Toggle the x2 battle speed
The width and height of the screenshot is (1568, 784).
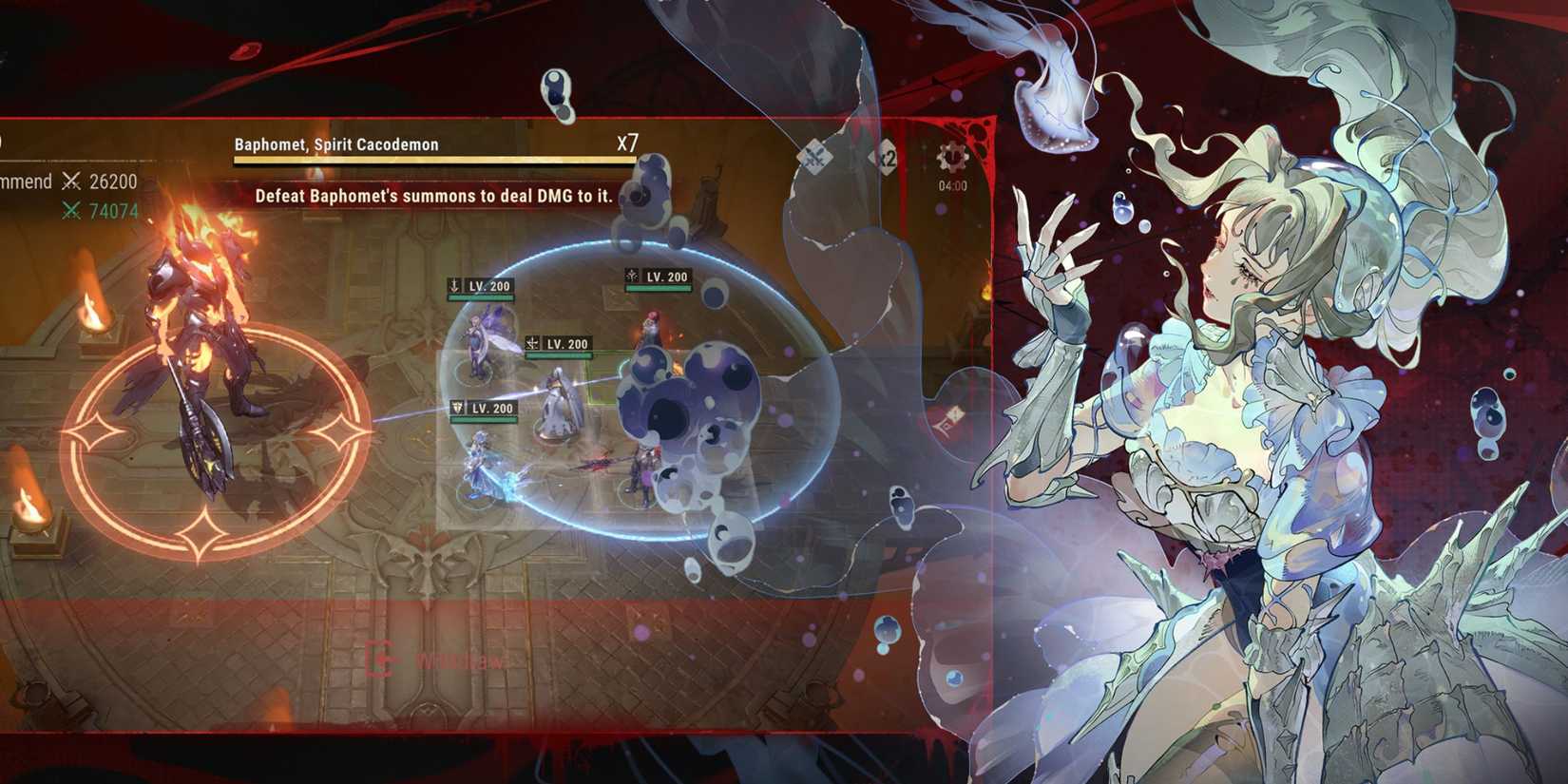(886, 157)
